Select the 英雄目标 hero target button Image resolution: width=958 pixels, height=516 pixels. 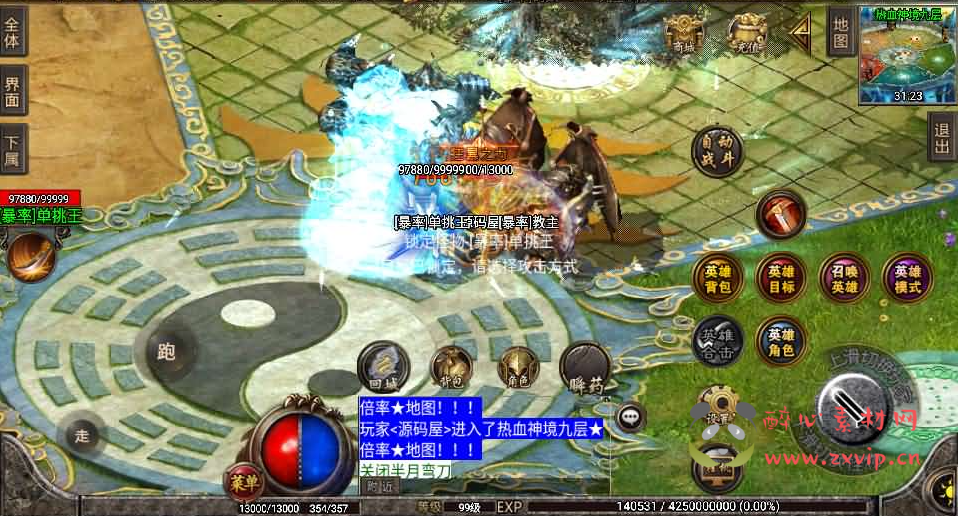pyautogui.click(x=781, y=278)
